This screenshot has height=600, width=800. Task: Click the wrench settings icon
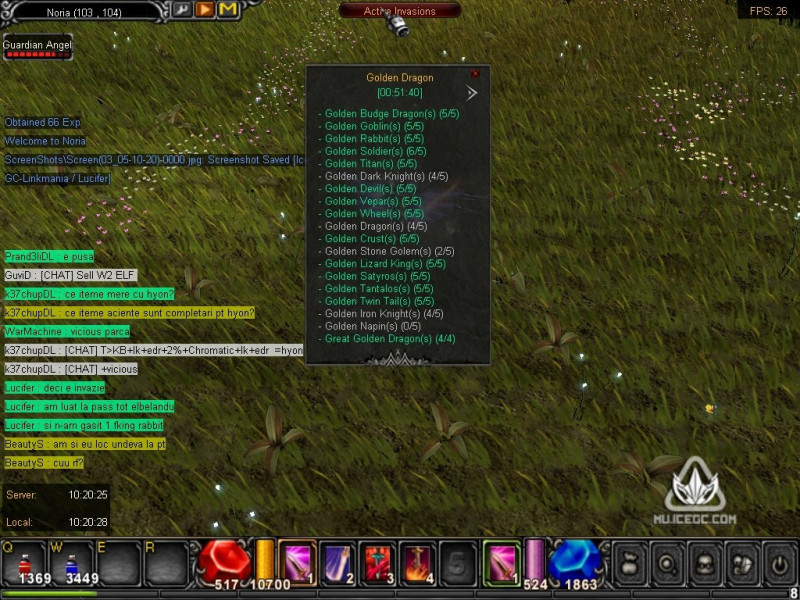(181, 10)
